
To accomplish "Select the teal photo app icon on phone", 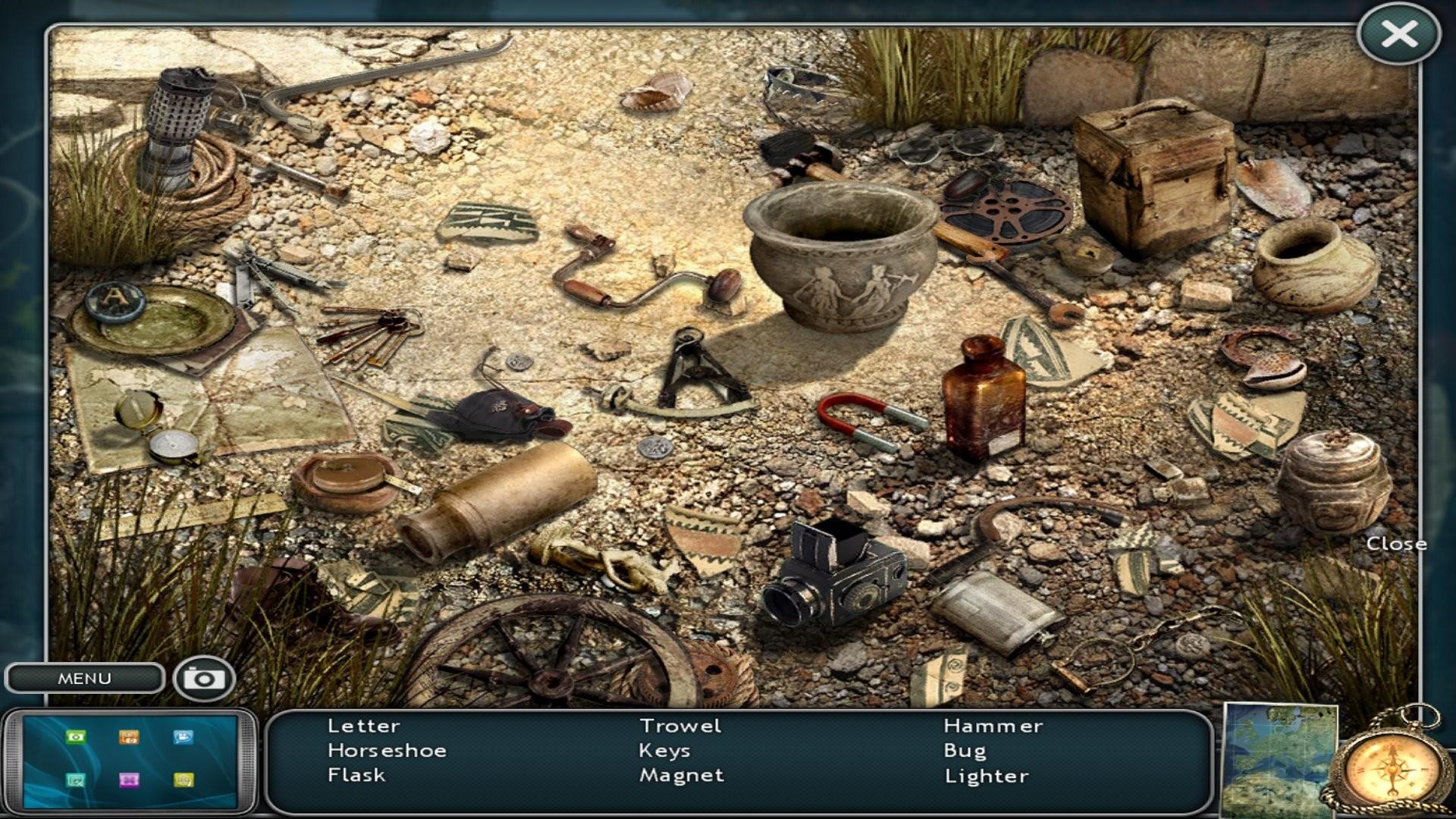I will (x=75, y=780).
